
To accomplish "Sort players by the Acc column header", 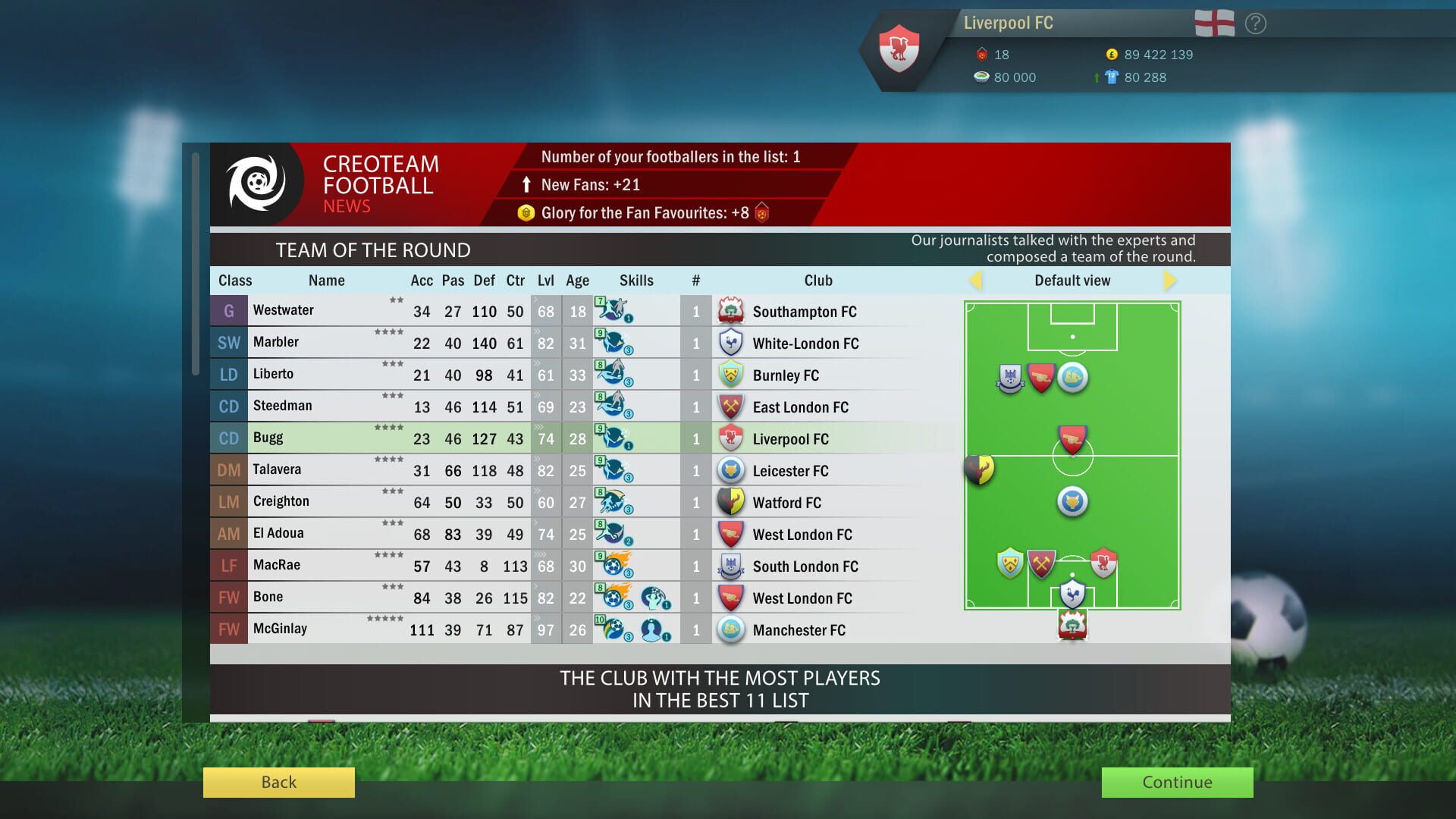I will (422, 280).
